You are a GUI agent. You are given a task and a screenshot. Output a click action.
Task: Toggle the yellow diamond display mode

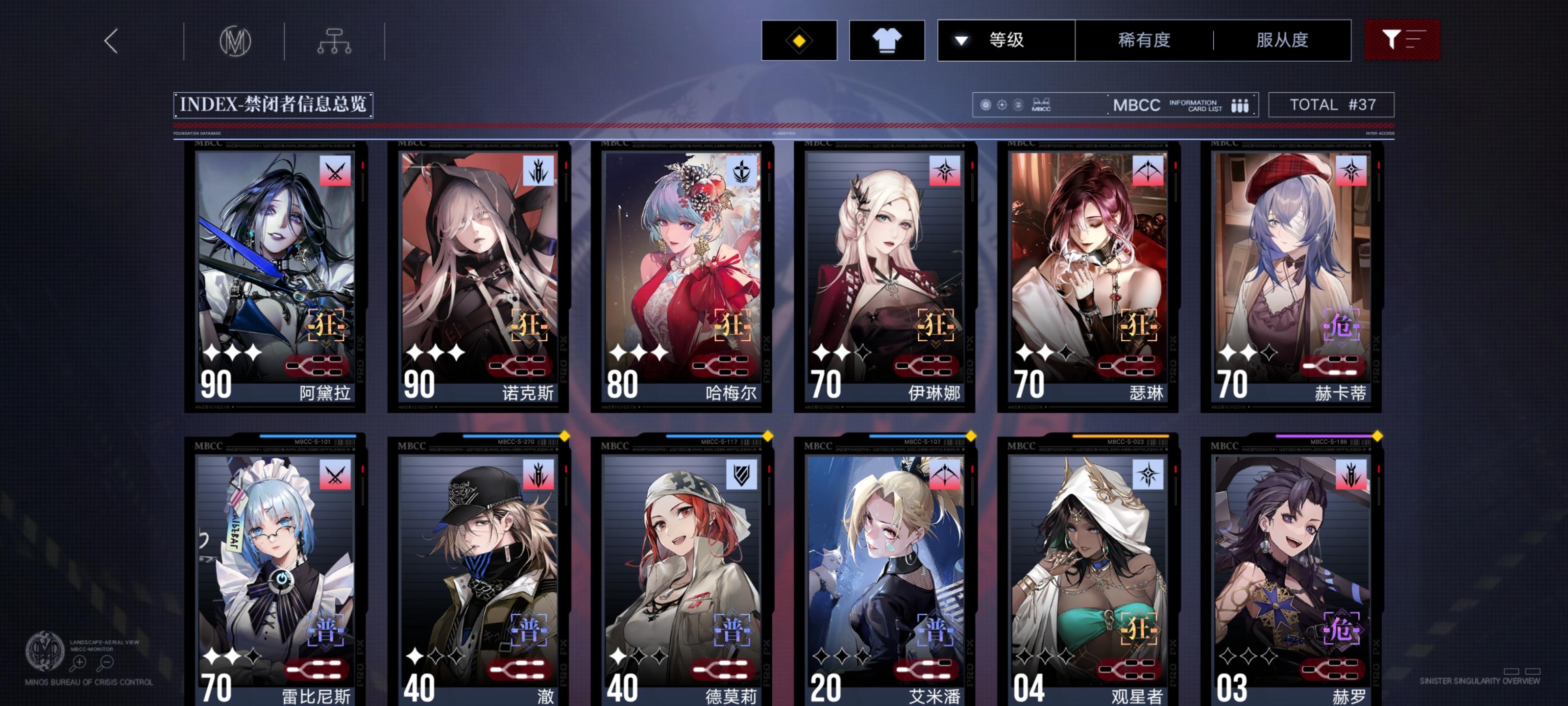[799, 40]
